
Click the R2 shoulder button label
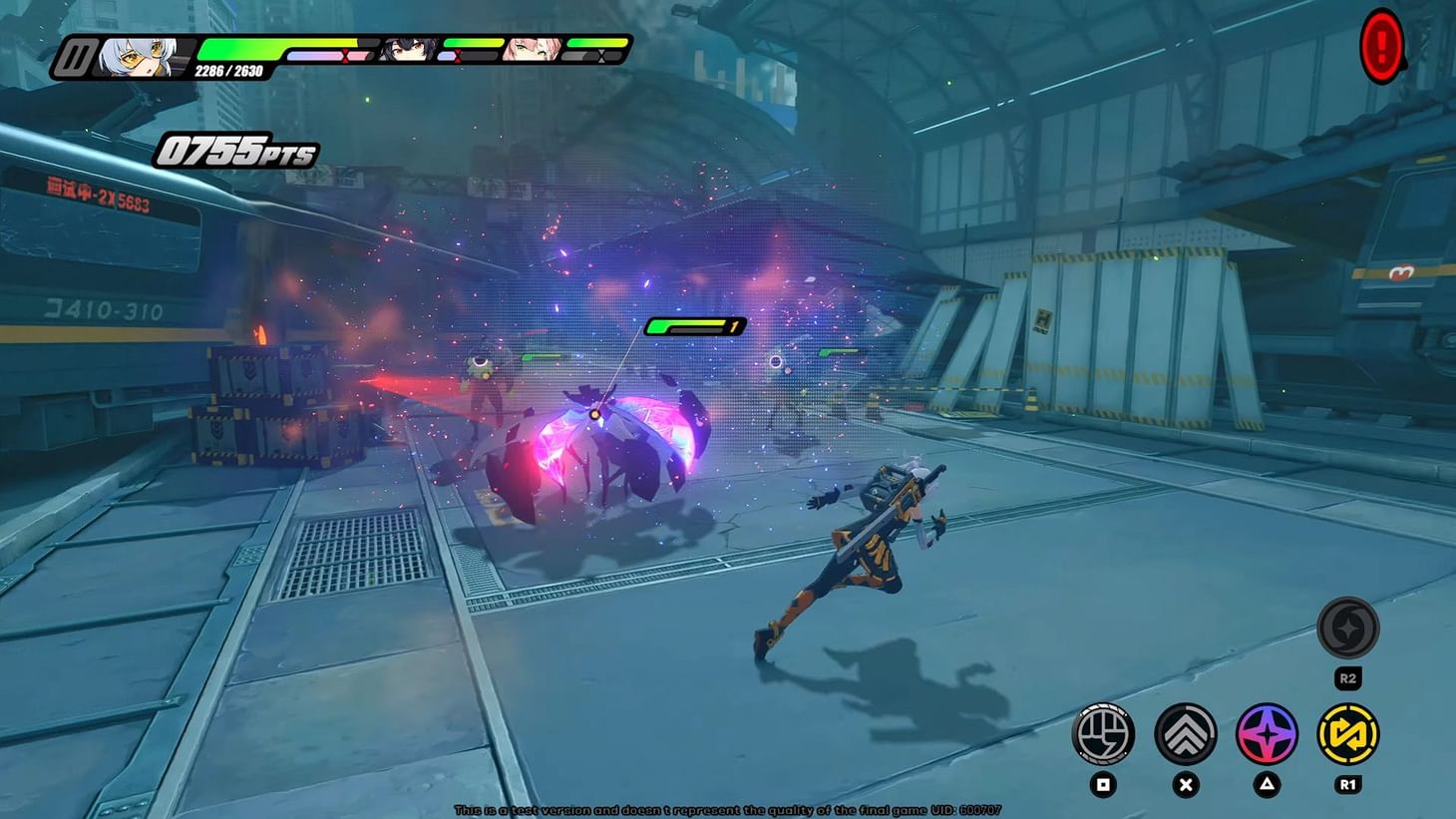[x=1350, y=678]
